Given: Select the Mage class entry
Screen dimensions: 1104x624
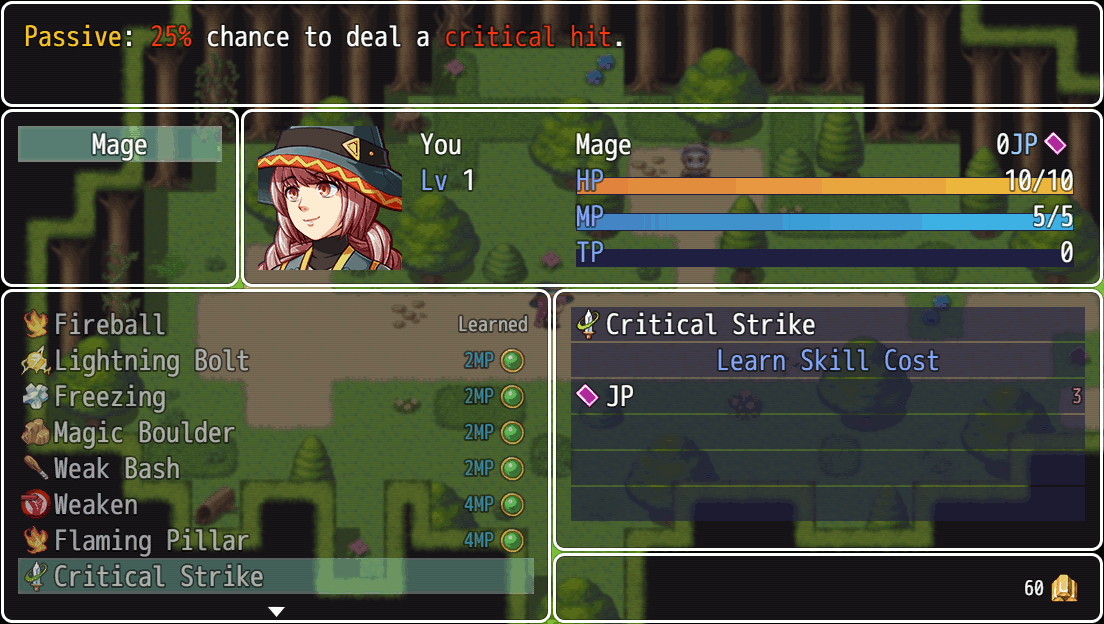Looking at the screenshot, I should pyautogui.click(x=120, y=145).
